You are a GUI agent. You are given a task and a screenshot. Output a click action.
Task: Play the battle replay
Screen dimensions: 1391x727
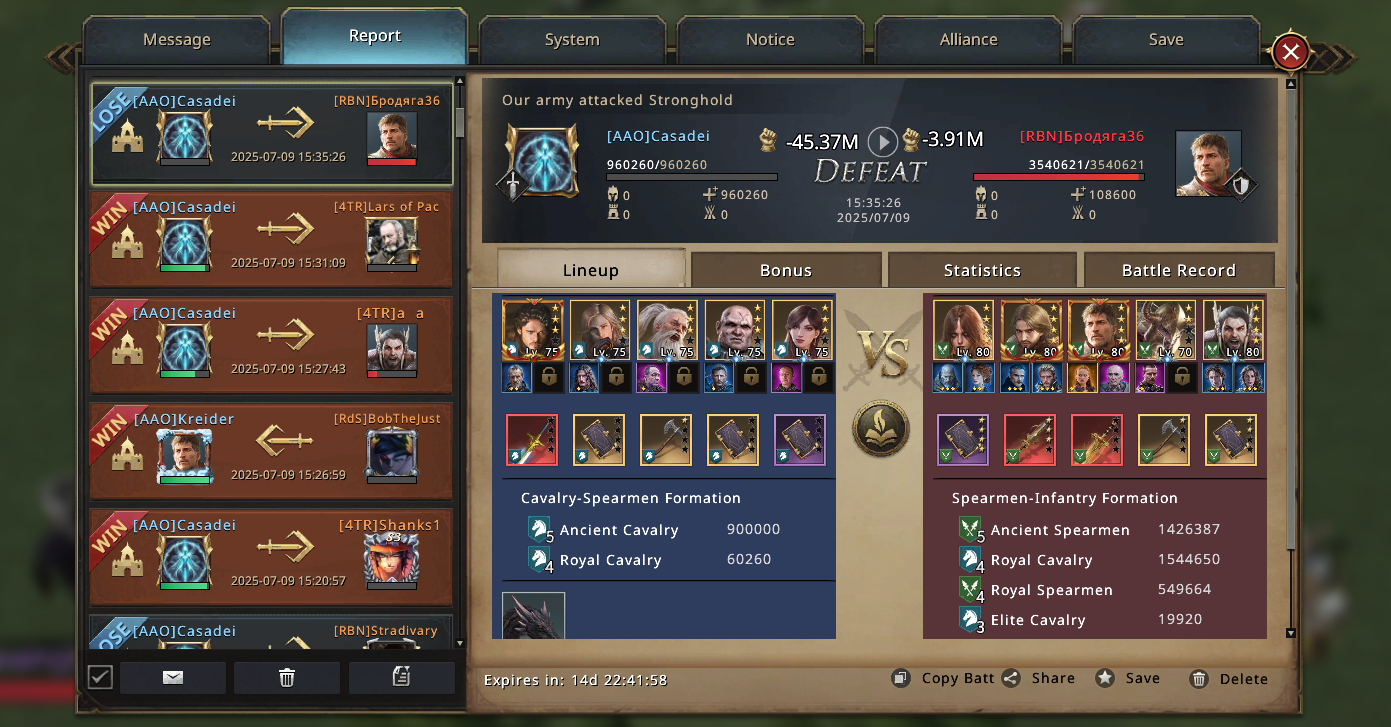pos(881,142)
